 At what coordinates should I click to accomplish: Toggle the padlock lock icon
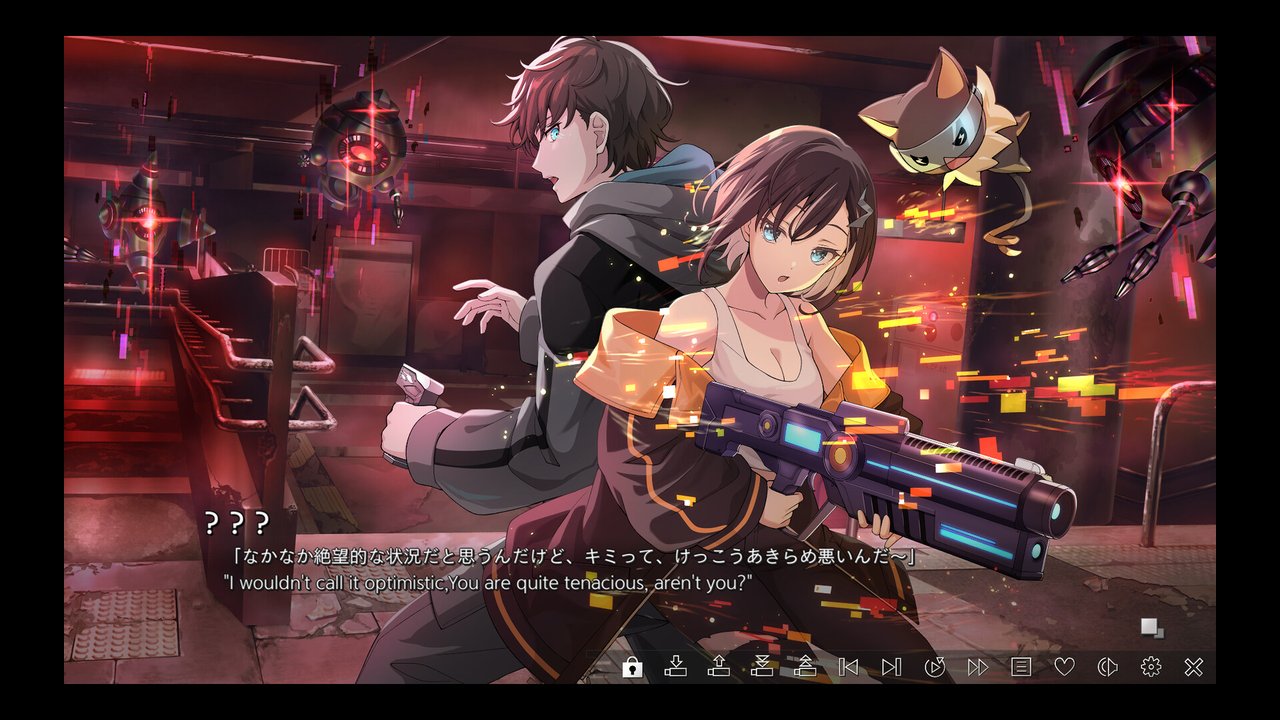tap(632, 667)
